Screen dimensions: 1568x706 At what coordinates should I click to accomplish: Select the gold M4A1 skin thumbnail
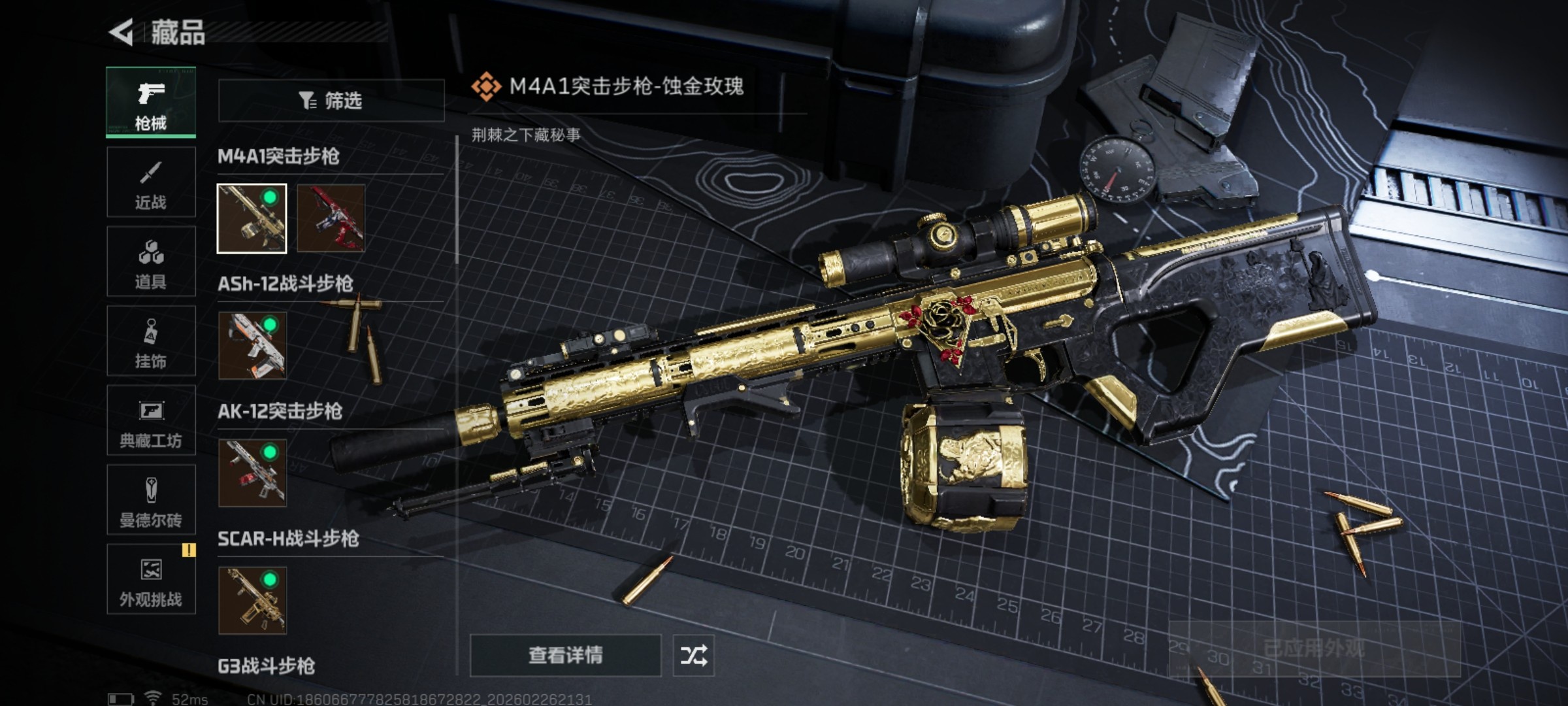pyautogui.click(x=252, y=218)
